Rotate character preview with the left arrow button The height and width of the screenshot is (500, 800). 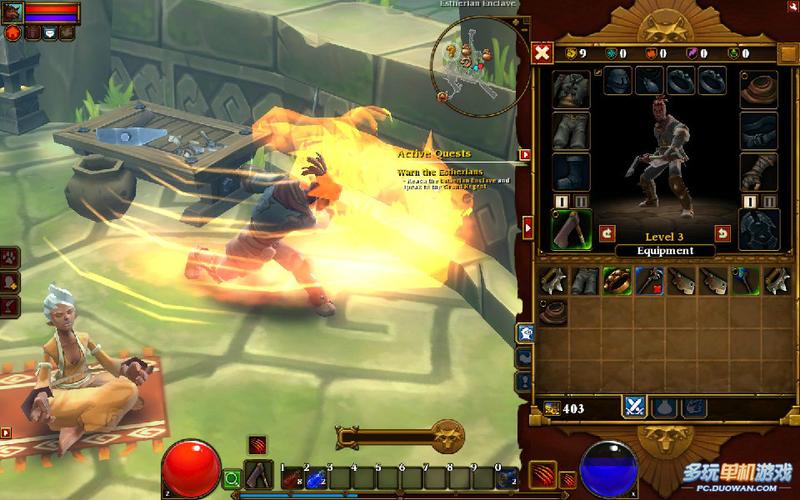tap(607, 234)
